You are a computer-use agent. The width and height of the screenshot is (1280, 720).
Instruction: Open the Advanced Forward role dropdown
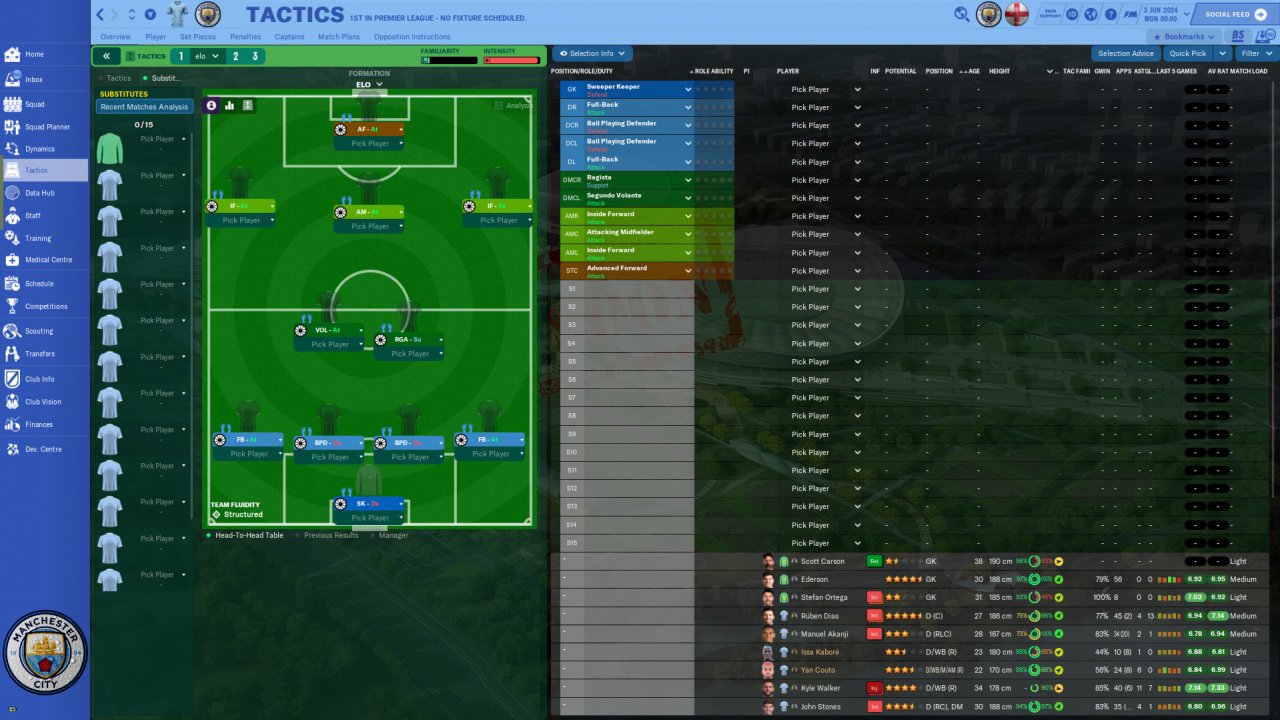pyautogui.click(x=688, y=271)
